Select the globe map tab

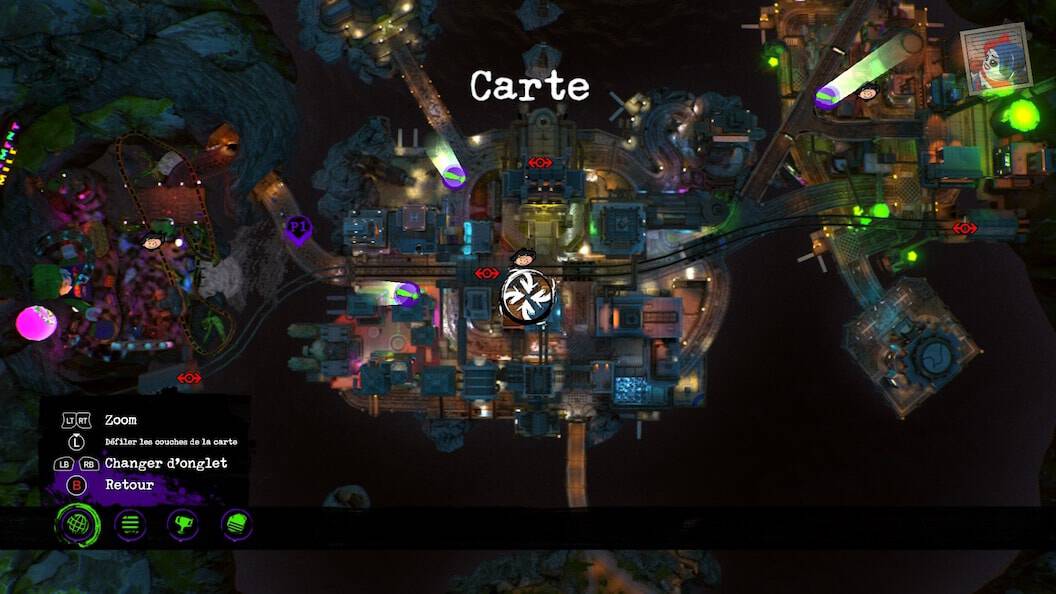(x=77, y=524)
